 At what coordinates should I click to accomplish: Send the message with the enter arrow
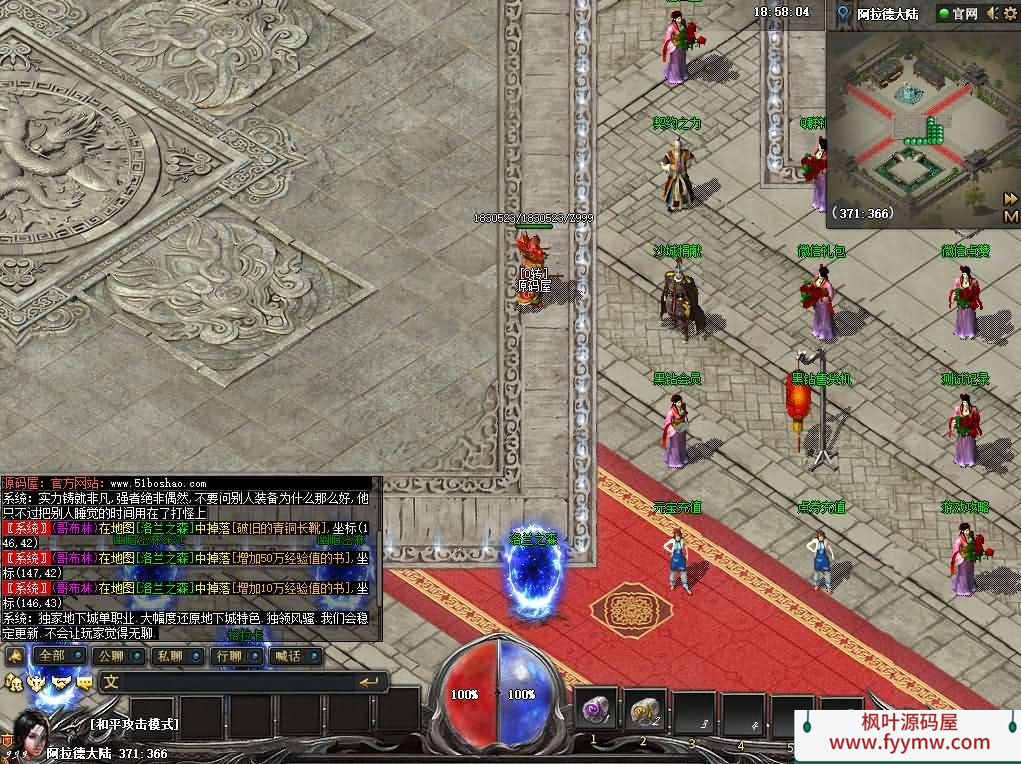click(369, 682)
